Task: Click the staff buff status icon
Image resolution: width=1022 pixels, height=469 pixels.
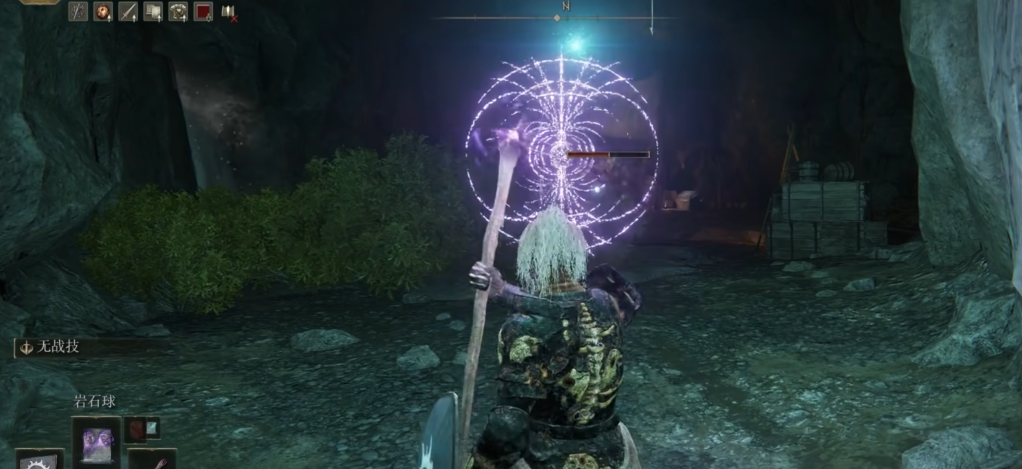Action: (x=78, y=11)
